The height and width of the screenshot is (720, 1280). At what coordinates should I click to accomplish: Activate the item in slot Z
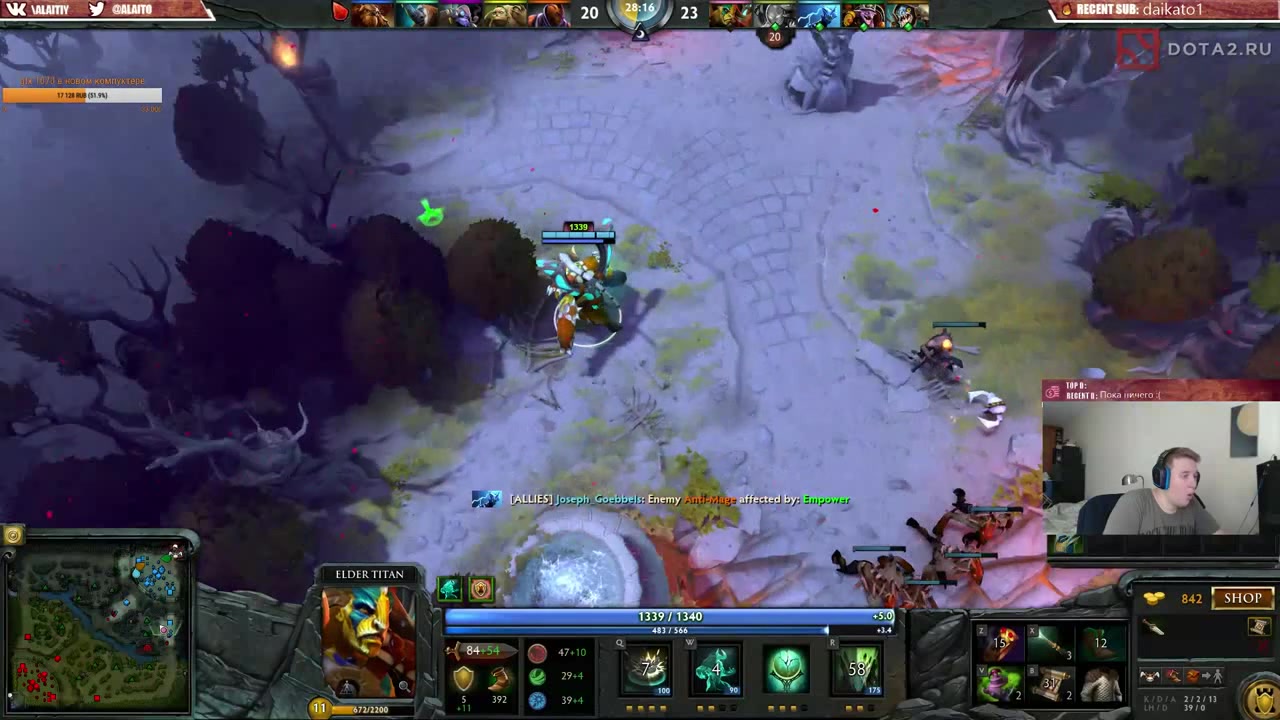coord(1000,643)
